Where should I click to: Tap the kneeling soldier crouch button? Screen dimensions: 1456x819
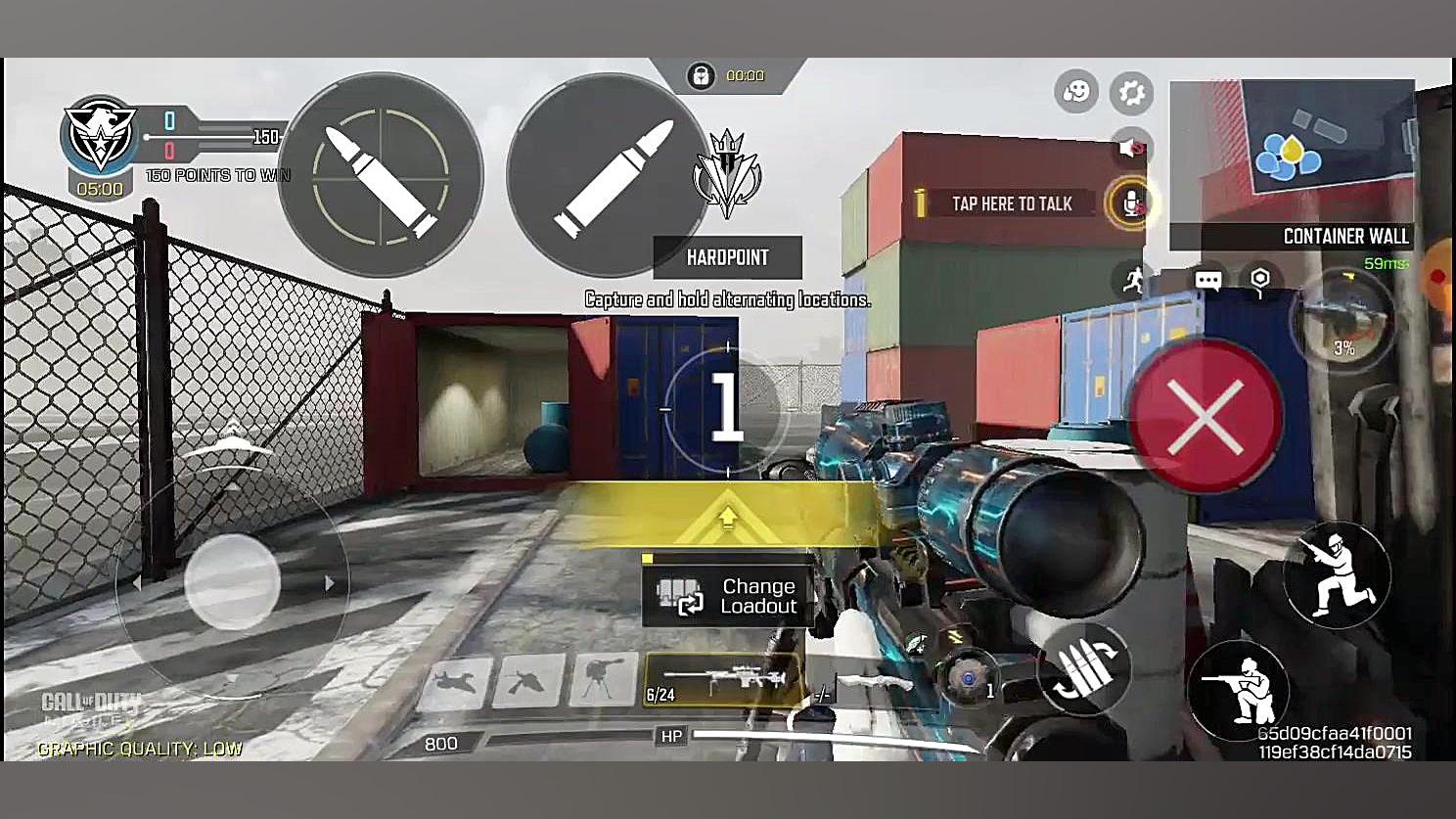coord(1337,575)
